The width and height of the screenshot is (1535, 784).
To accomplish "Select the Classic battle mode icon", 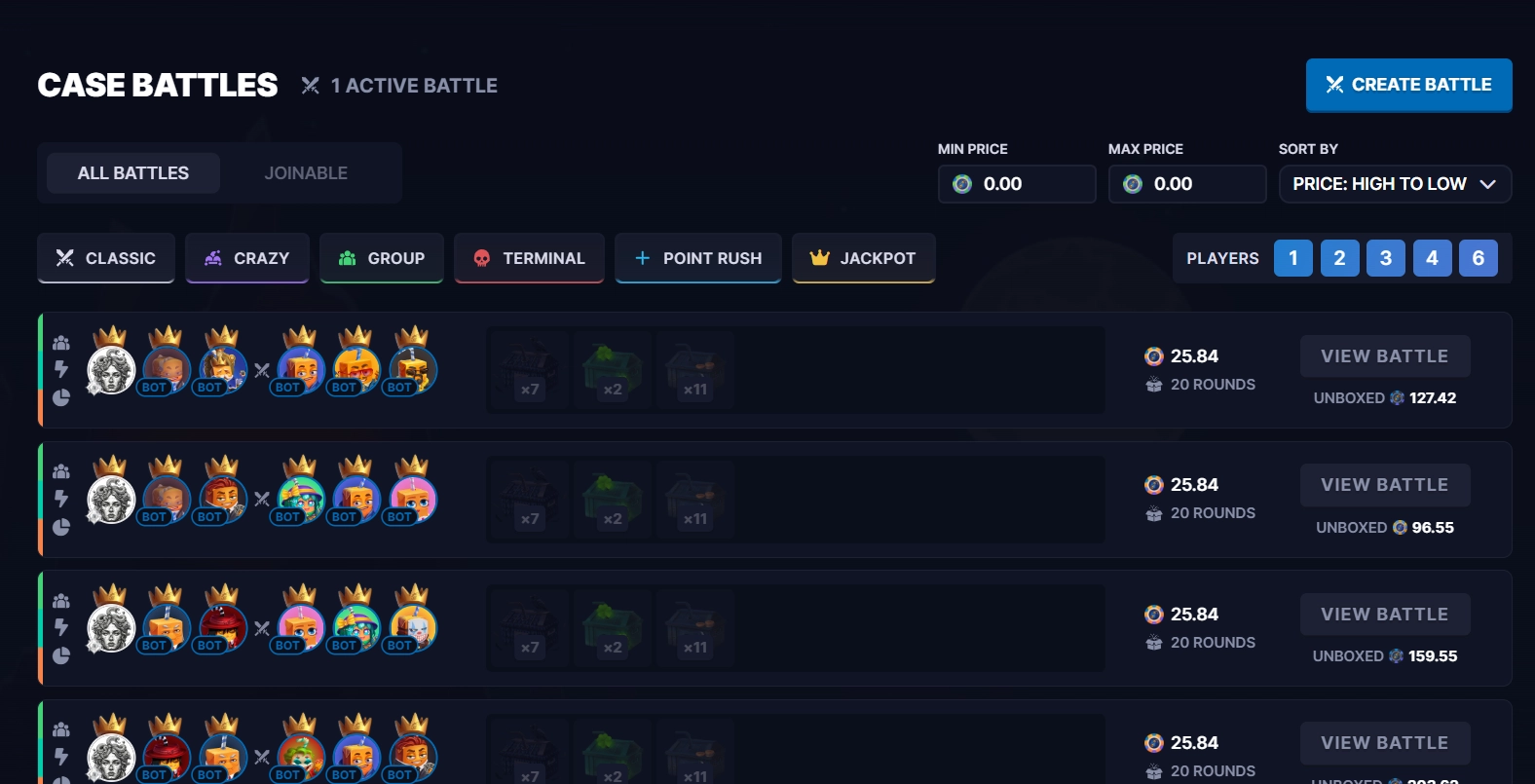I will [x=63, y=258].
